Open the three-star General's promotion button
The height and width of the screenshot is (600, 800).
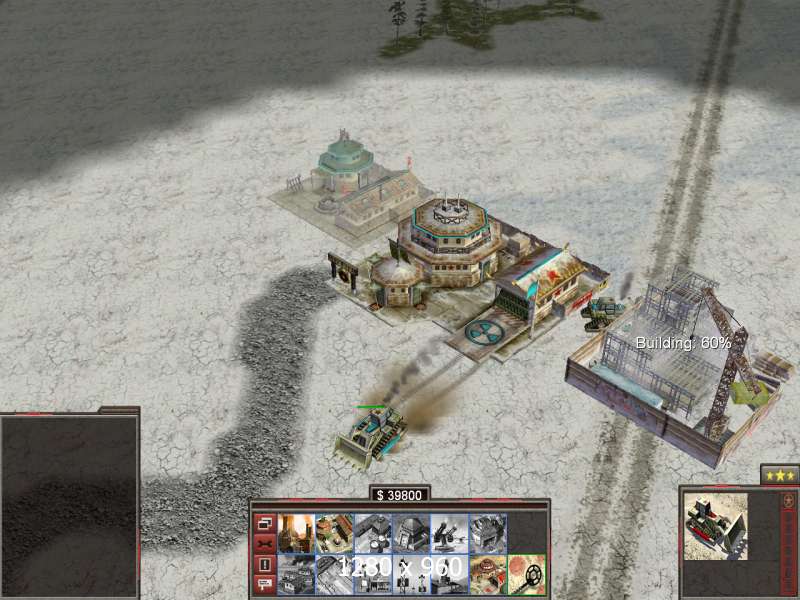(x=779, y=475)
